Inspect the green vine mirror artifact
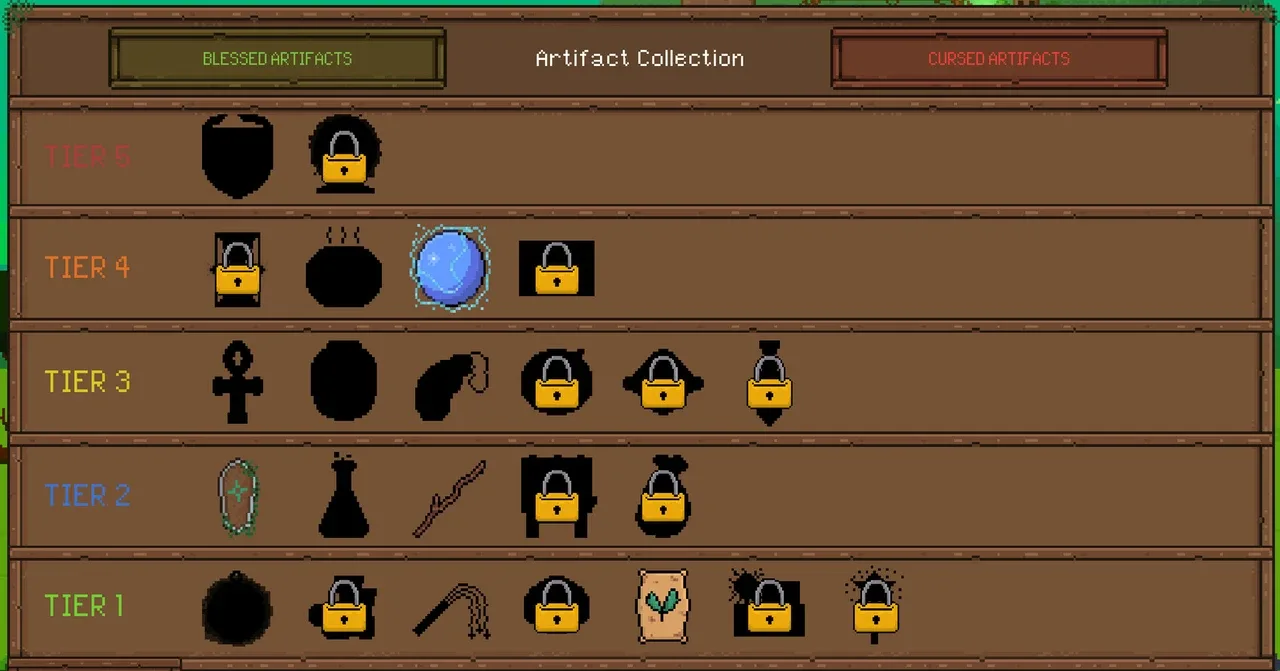This screenshot has height=671, width=1280. point(238,496)
